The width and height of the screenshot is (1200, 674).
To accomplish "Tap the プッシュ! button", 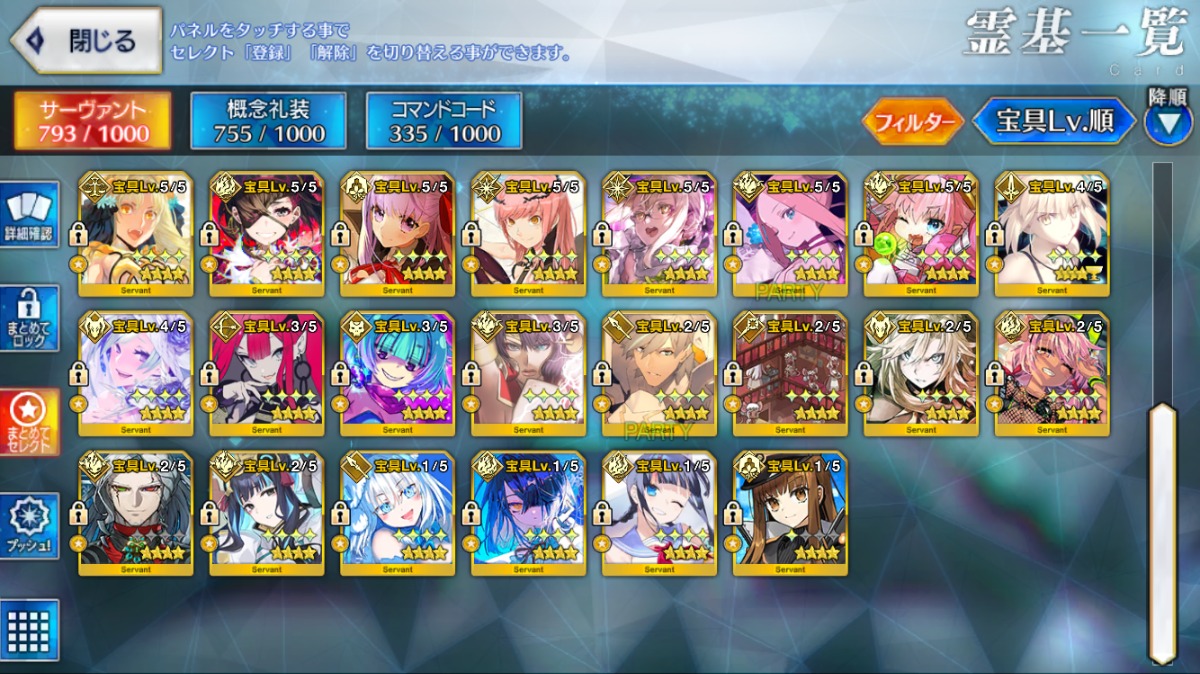I will [x=29, y=525].
